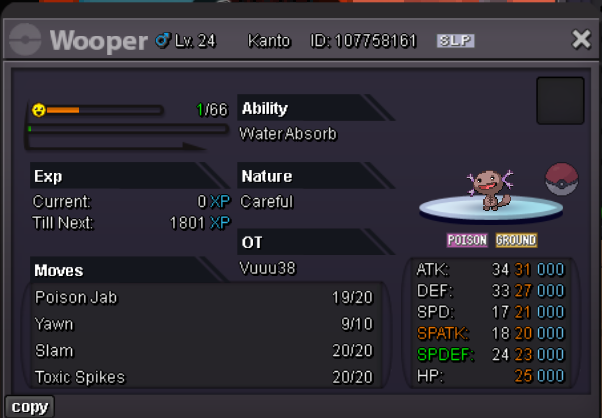Viewport: 602px width, 418px height.
Task: Close the Wooper summary window
Action: pyautogui.click(x=581, y=40)
